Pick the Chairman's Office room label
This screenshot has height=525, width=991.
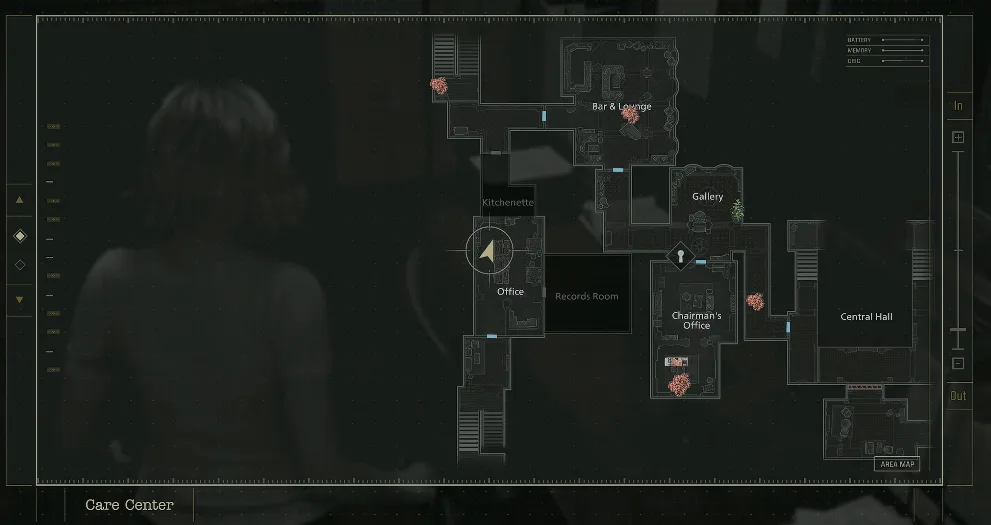pyautogui.click(x=697, y=321)
